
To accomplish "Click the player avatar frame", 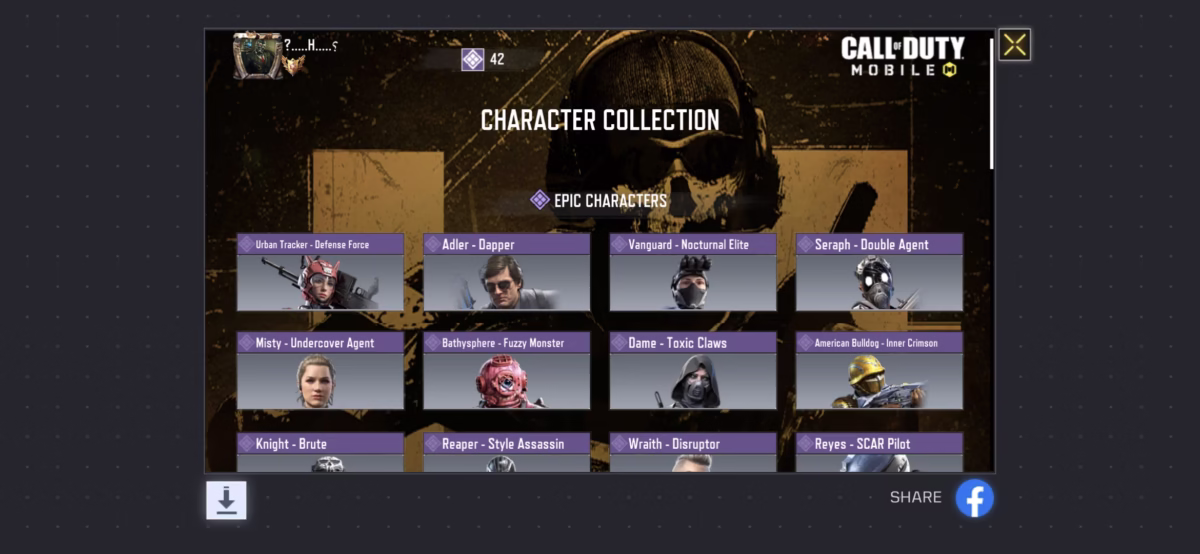I will pyautogui.click(x=257, y=55).
